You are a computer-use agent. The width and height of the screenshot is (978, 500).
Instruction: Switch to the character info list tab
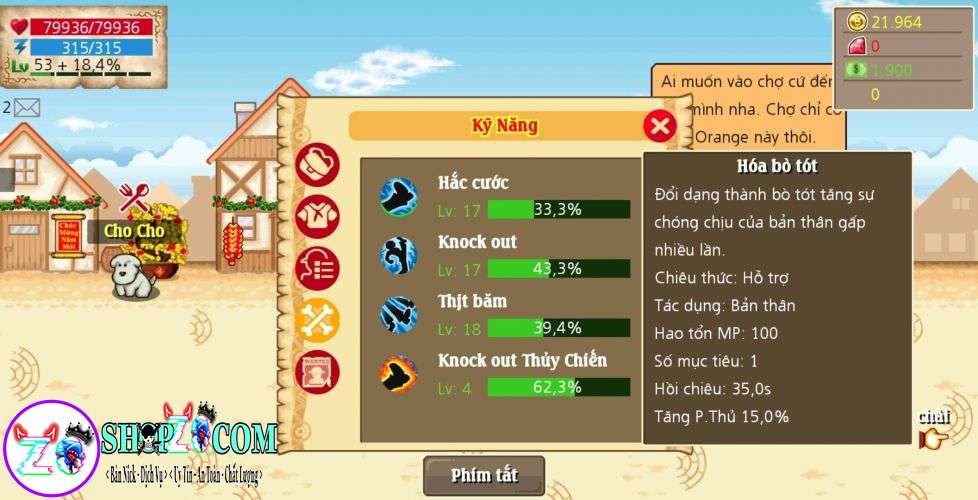pos(318,268)
